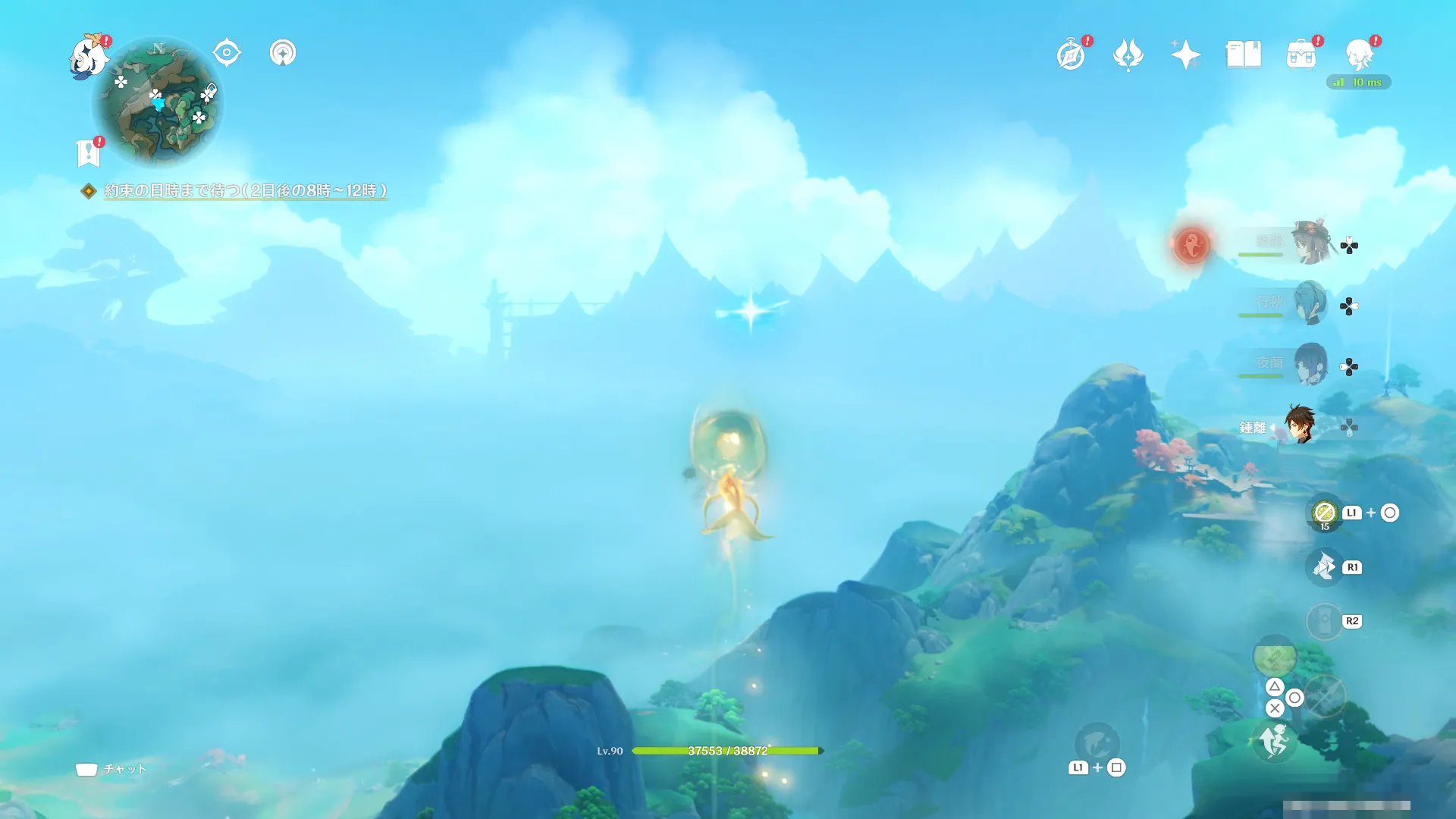The height and width of the screenshot is (819, 1456).
Task: Open the Paimon menu
Action: (89, 56)
